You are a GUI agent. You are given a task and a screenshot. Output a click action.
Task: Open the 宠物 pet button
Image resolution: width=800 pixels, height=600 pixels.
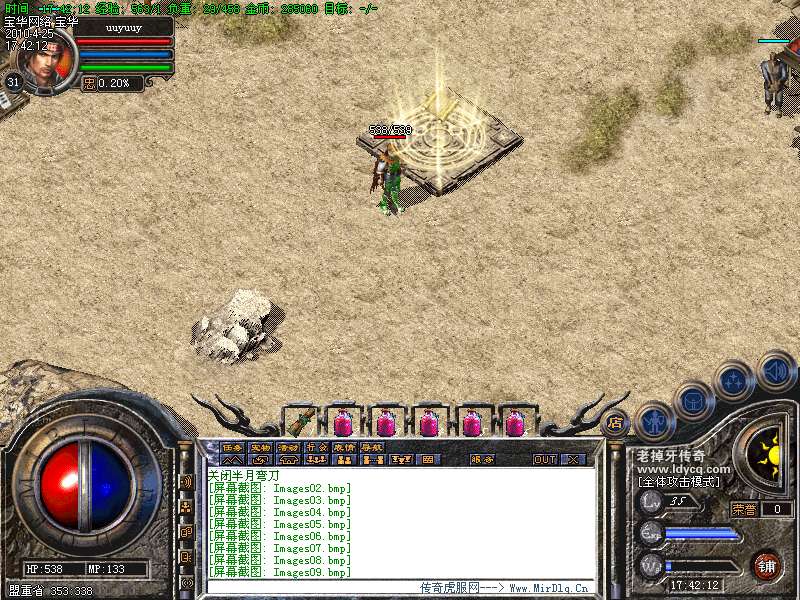(x=260, y=448)
